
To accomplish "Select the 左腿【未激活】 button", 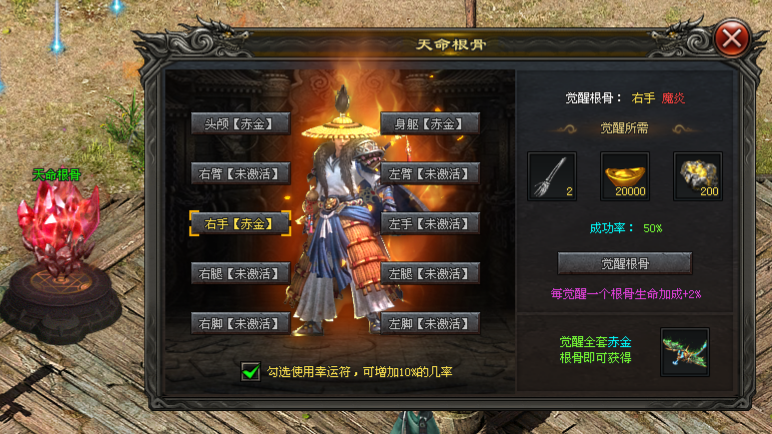I will [430, 273].
